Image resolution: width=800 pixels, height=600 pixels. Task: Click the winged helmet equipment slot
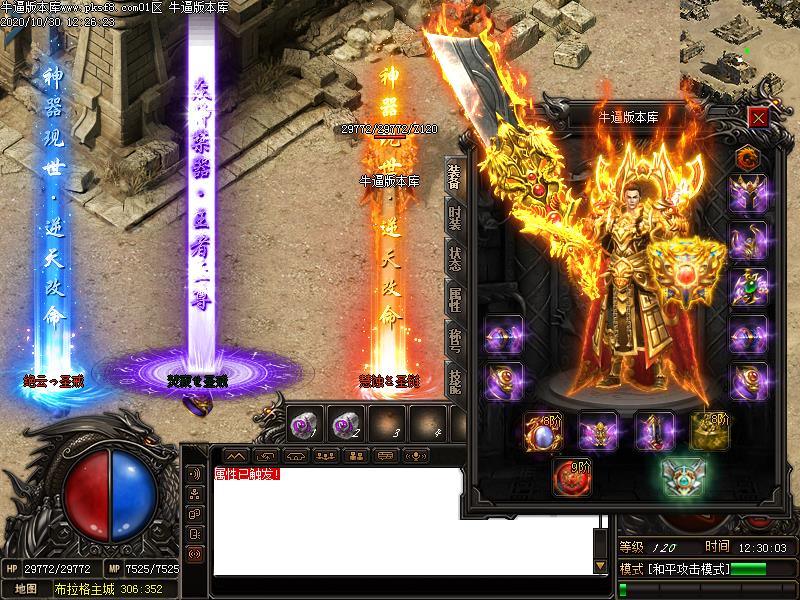pos(747,193)
